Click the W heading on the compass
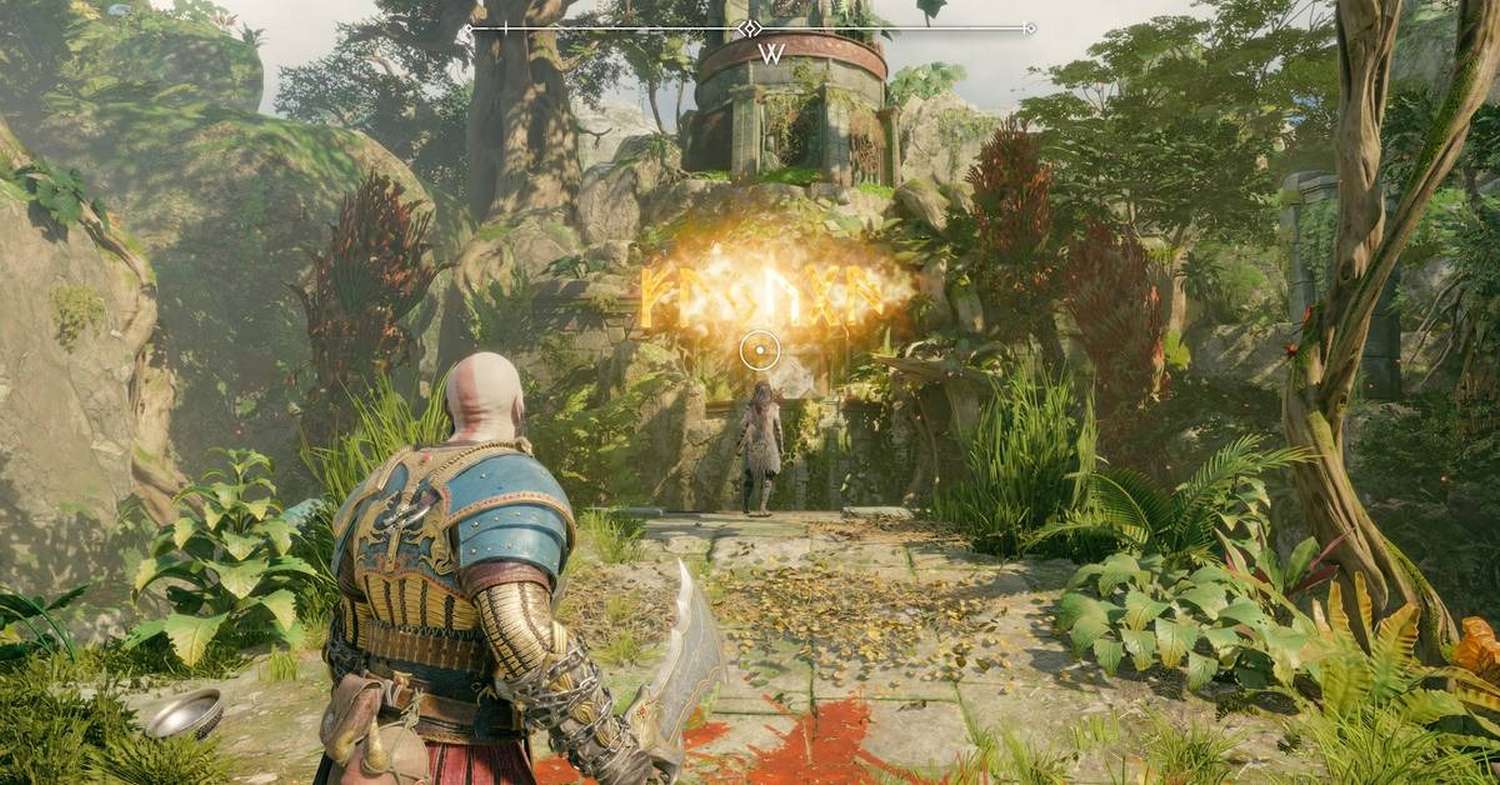This screenshot has width=1500, height=785. (x=770, y=54)
